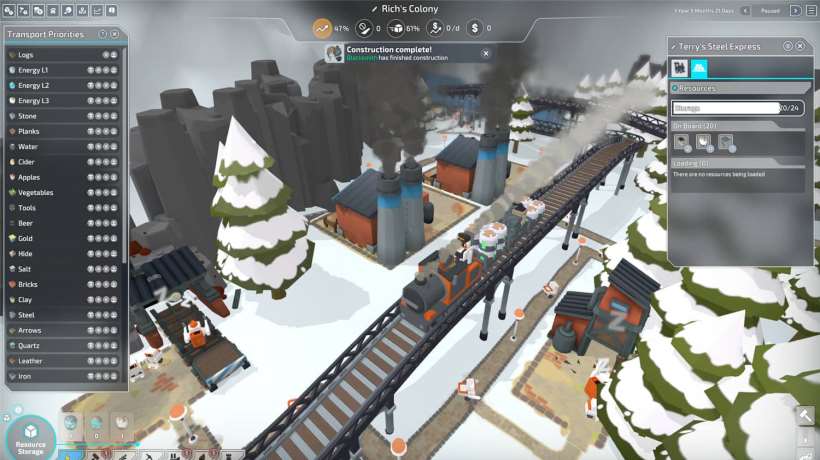Dismiss the Construction complete notification
Image resolution: width=820 pixels, height=460 pixels.
pos(486,53)
